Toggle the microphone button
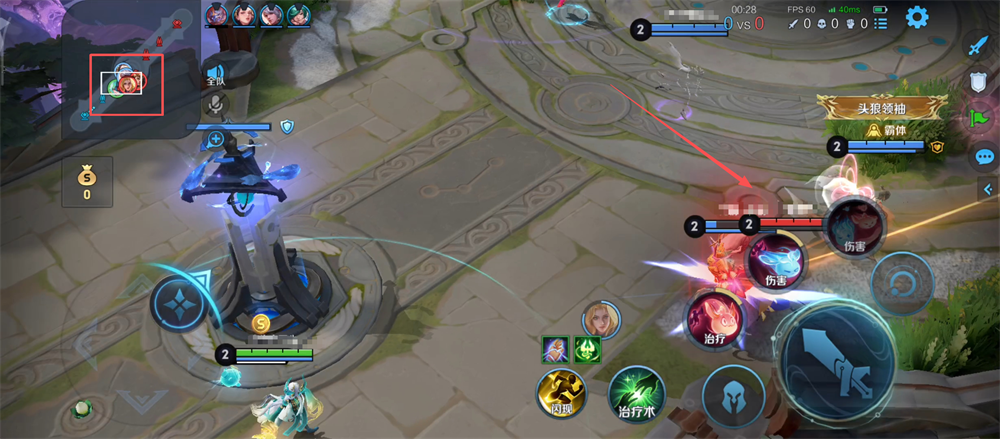Image resolution: width=1000 pixels, height=439 pixels. click(x=214, y=104)
